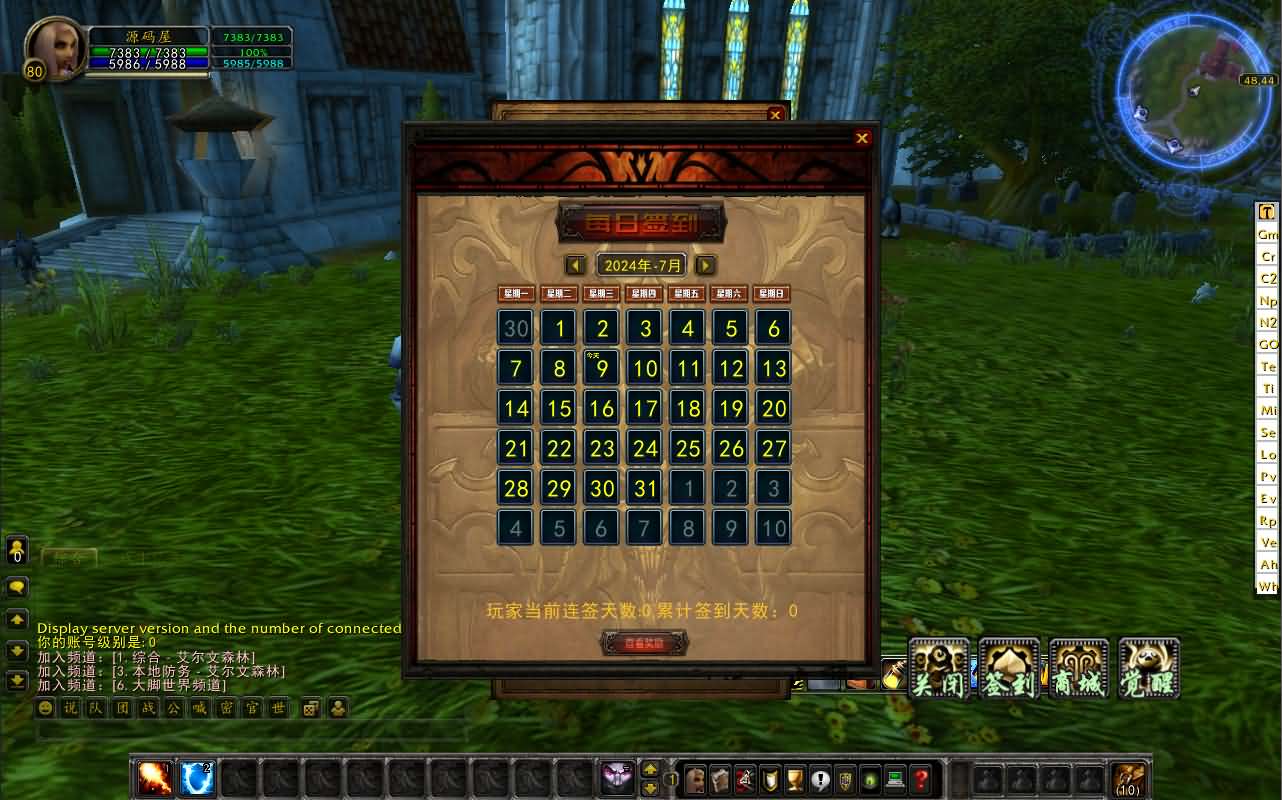Viewport: 1282px width, 800px height.
Task: Roll the dice button in chat bar
Action: point(311,708)
